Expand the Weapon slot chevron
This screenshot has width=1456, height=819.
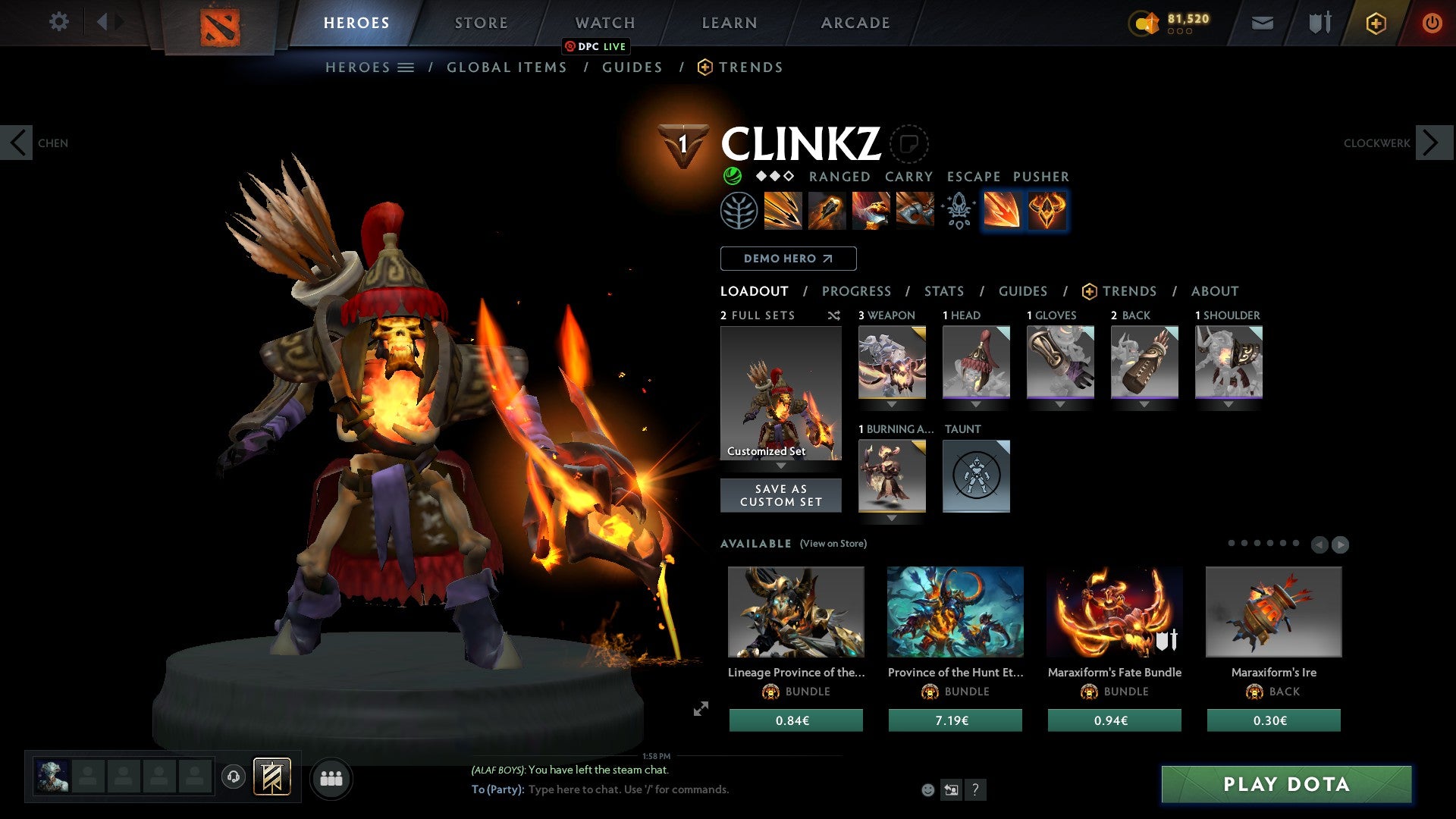pos(892,405)
